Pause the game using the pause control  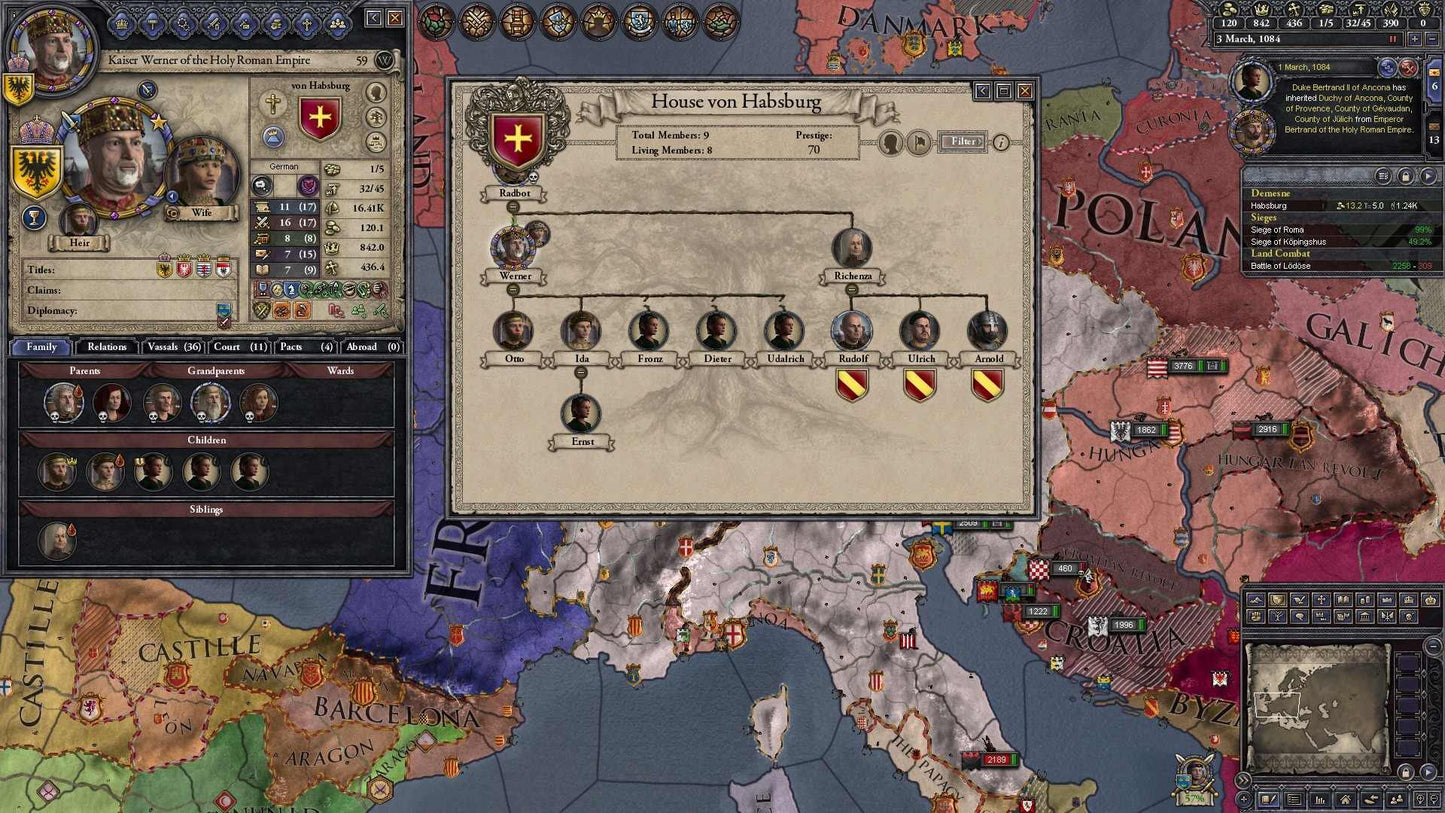[x=1391, y=38]
